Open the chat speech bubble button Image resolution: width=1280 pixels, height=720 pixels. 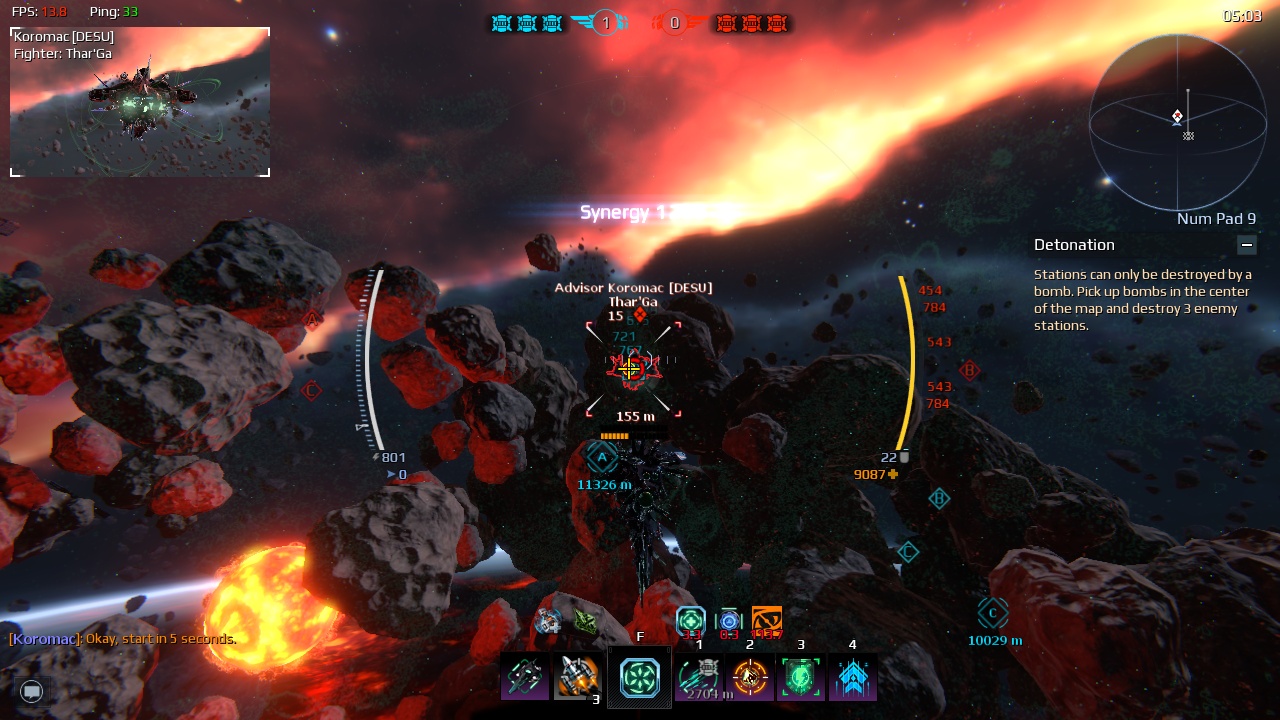tap(32, 691)
